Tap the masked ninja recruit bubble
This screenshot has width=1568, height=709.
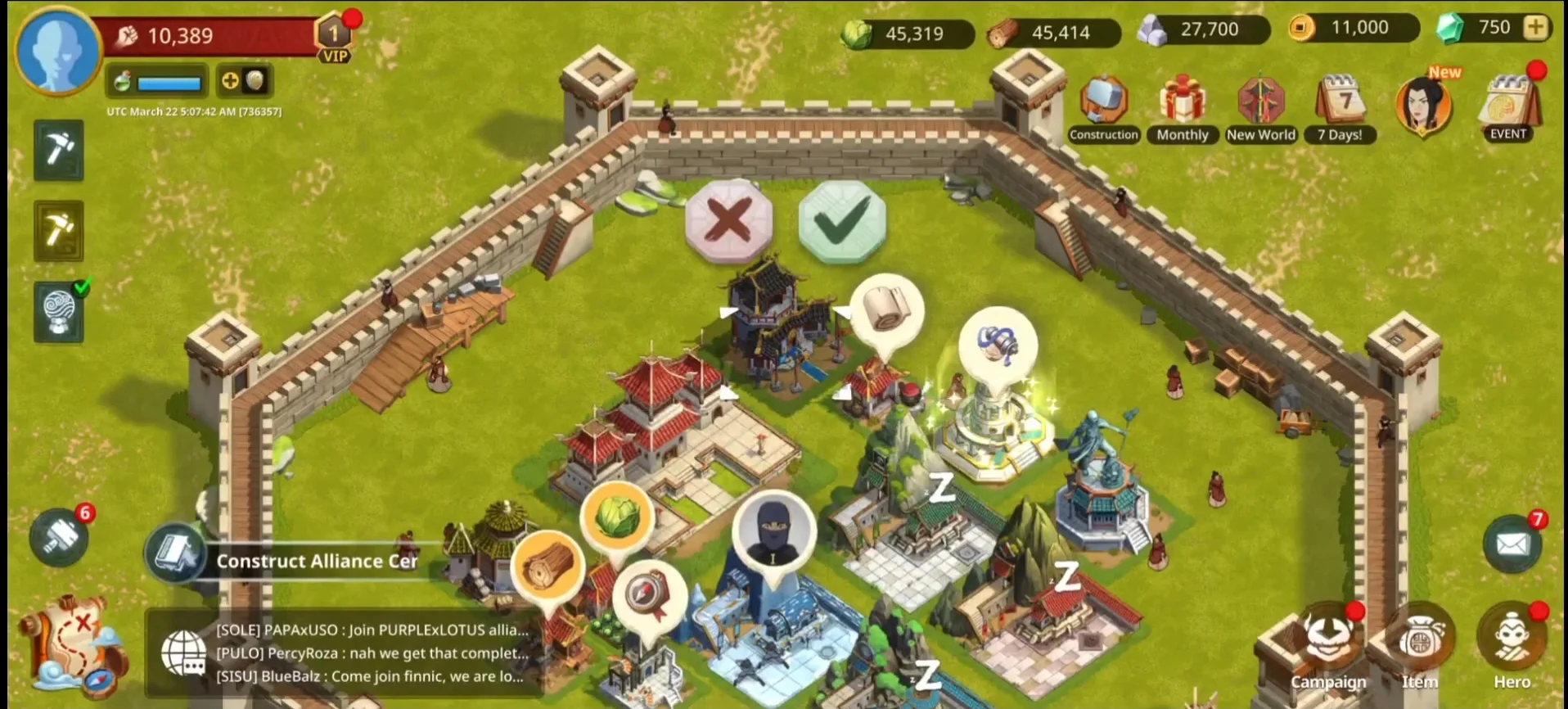click(773, 532)
